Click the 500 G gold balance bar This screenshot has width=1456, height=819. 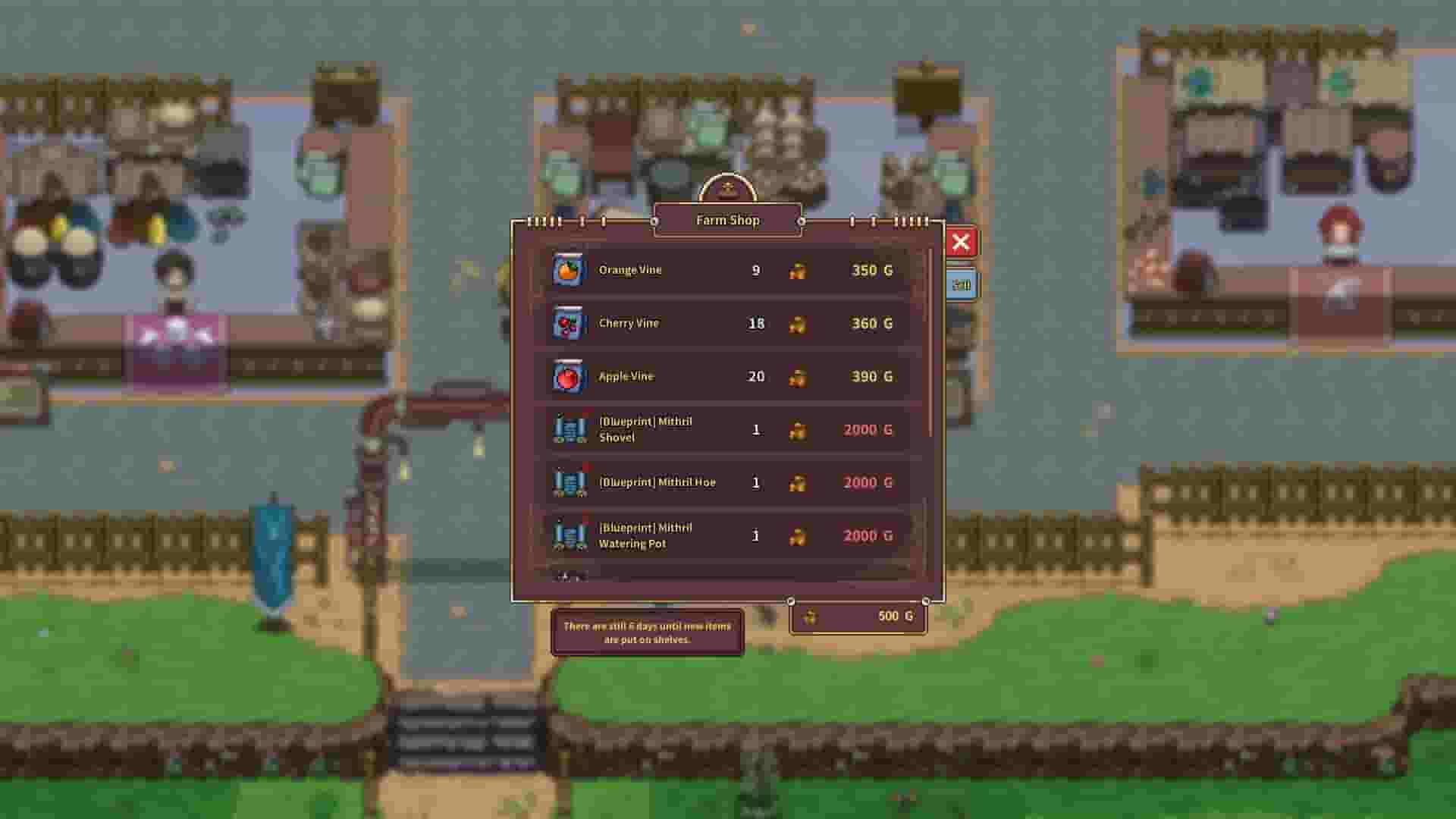858,617
